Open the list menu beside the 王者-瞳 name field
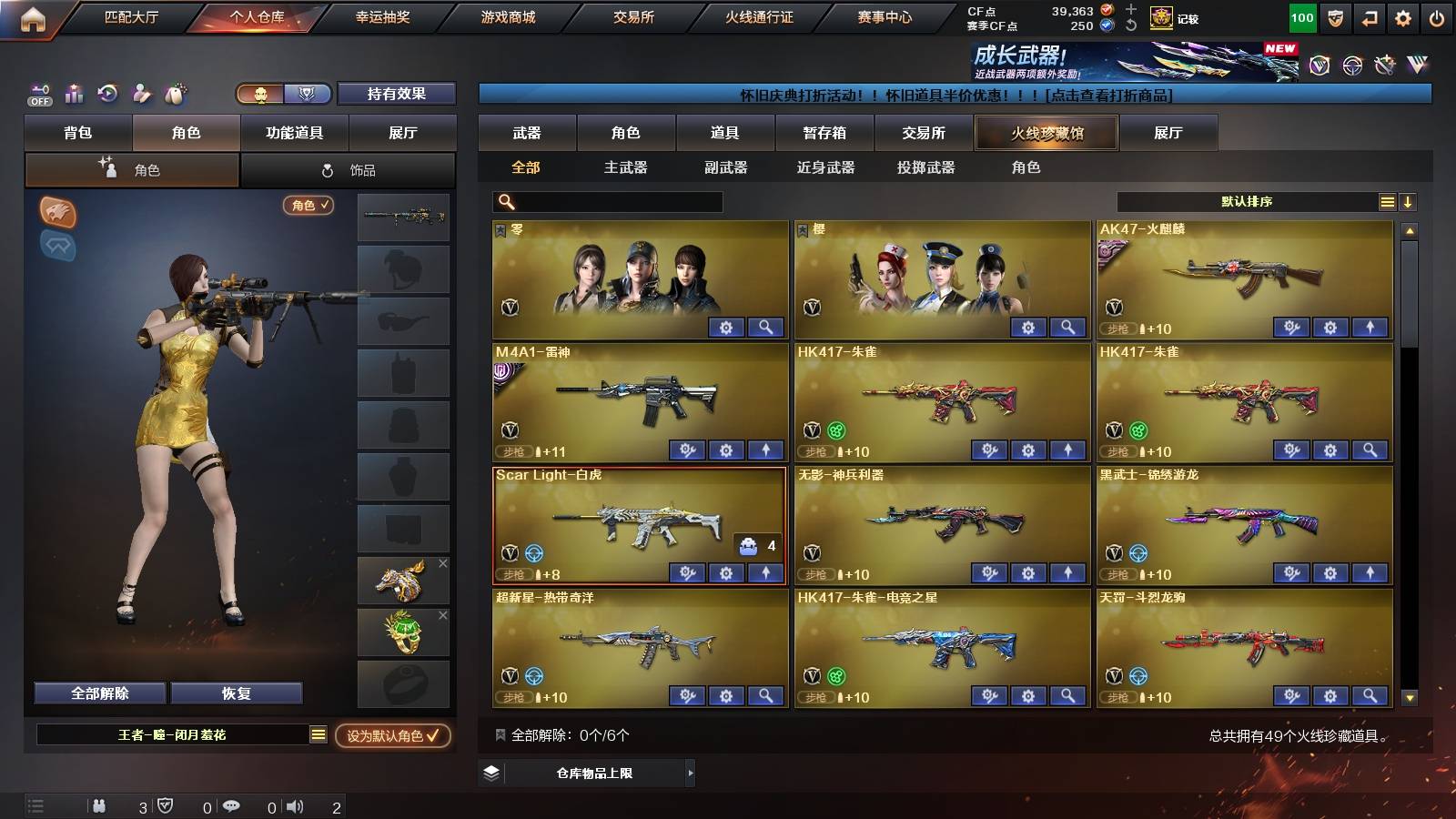The height and width of the screenshot is (819, 1456). click(x=319, y=733)
